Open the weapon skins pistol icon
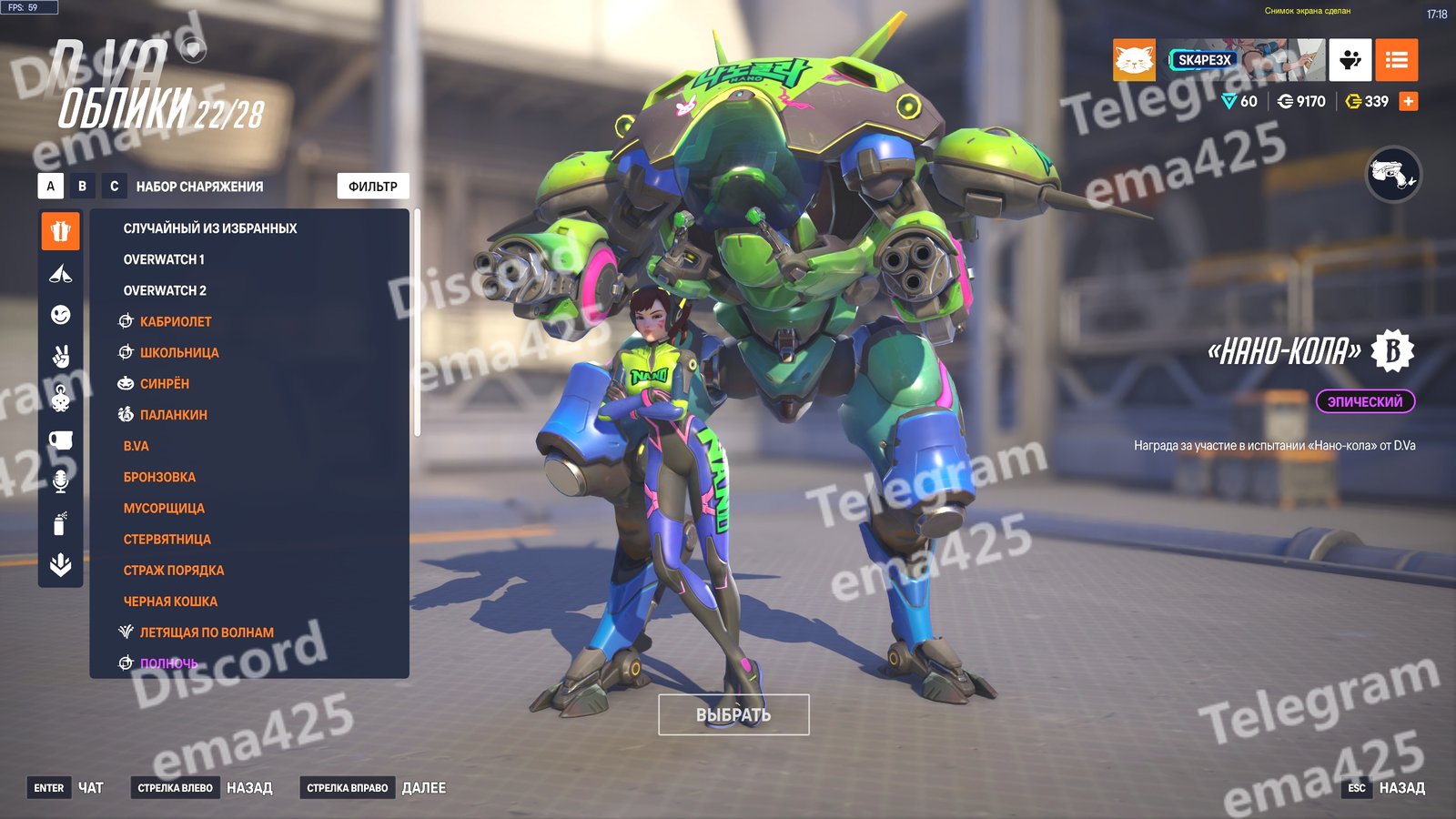 1393,174
